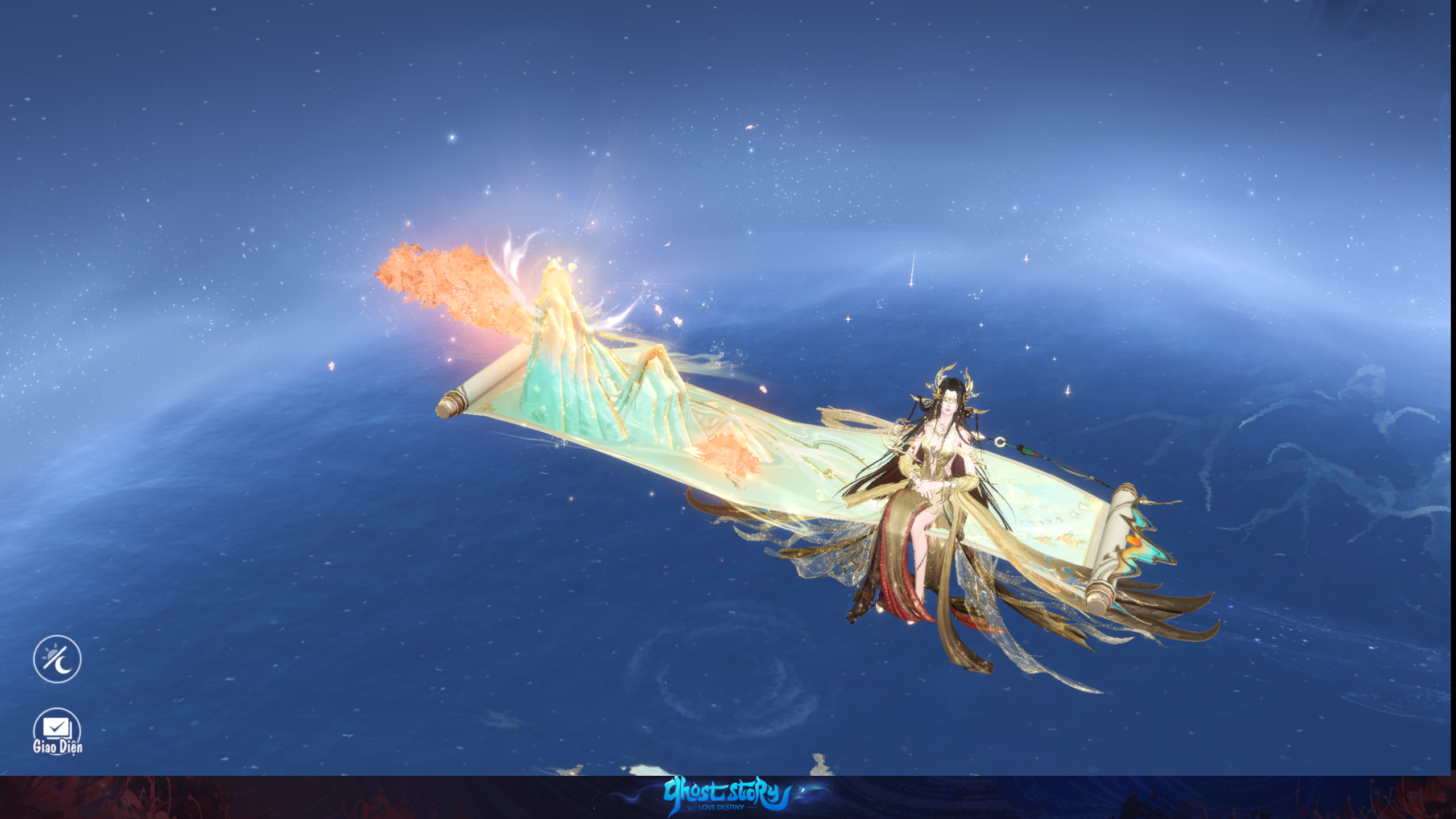This screenshot has width=1456, height=819.
Task: Click the Giao Diện interface button
Action: (57, 731)
